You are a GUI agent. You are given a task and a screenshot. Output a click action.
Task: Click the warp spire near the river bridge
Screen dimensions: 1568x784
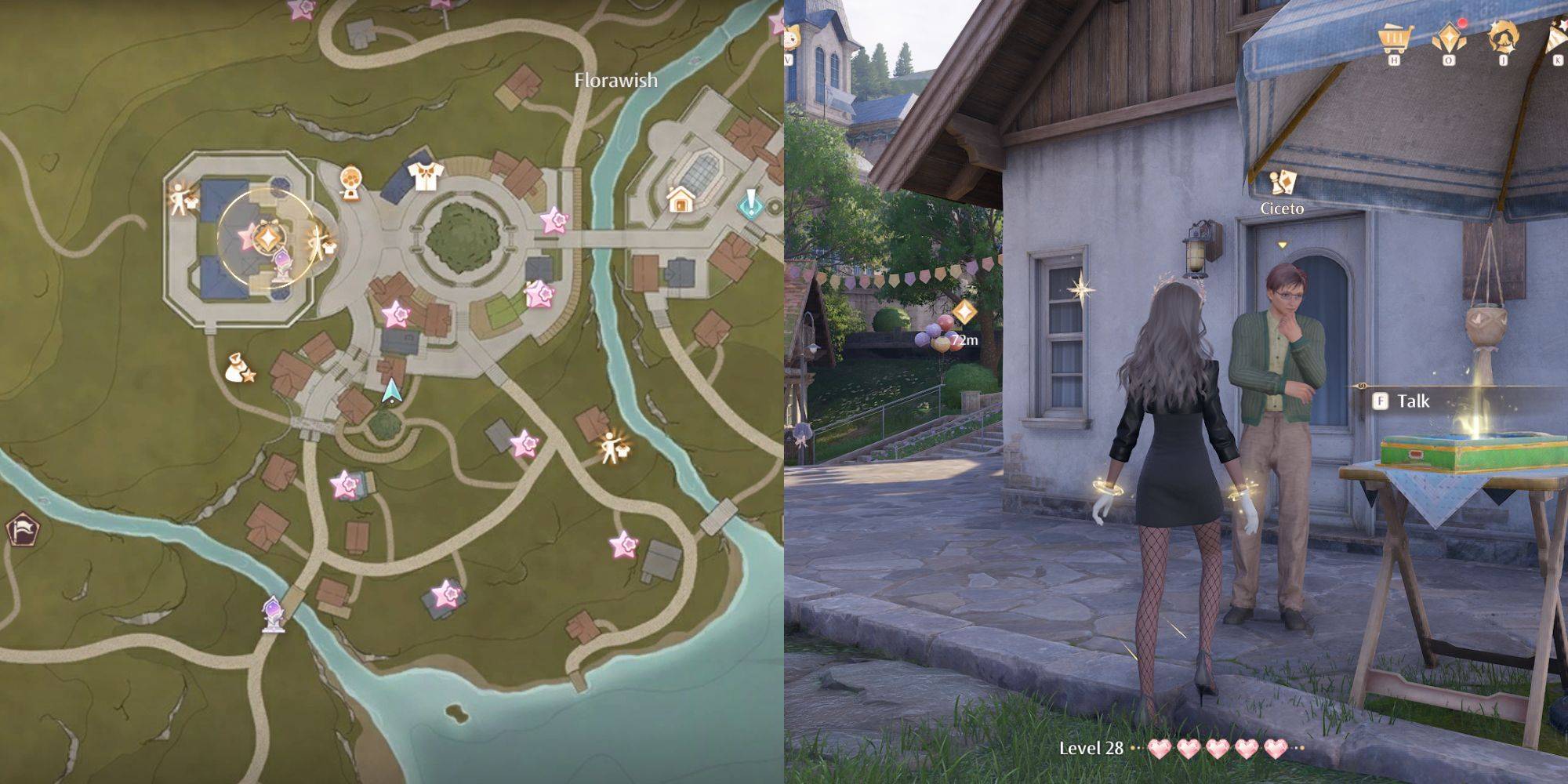273,613
